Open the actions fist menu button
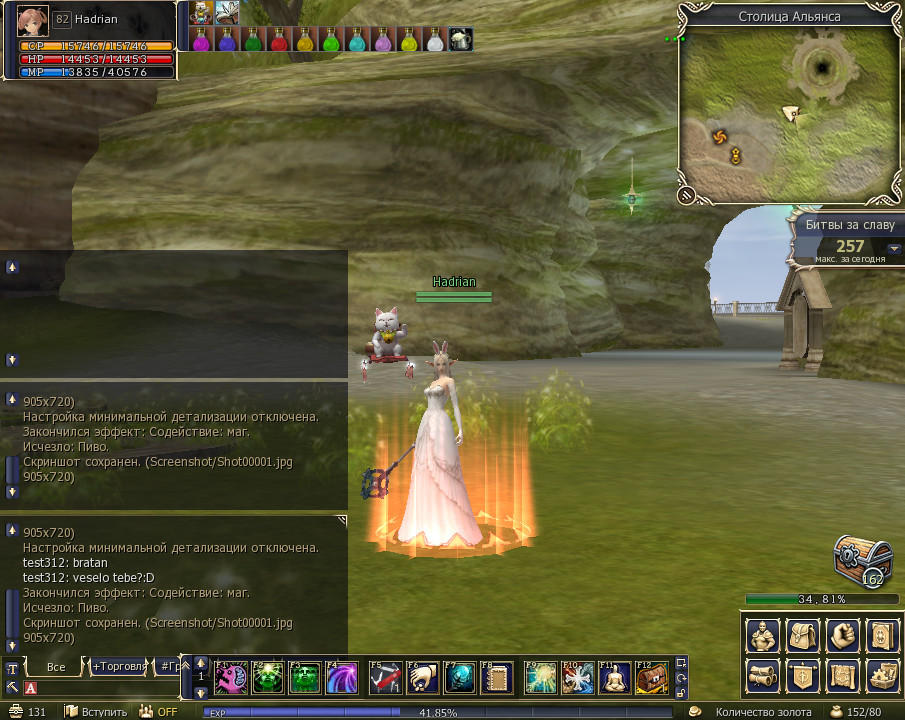 click(841, 635)
